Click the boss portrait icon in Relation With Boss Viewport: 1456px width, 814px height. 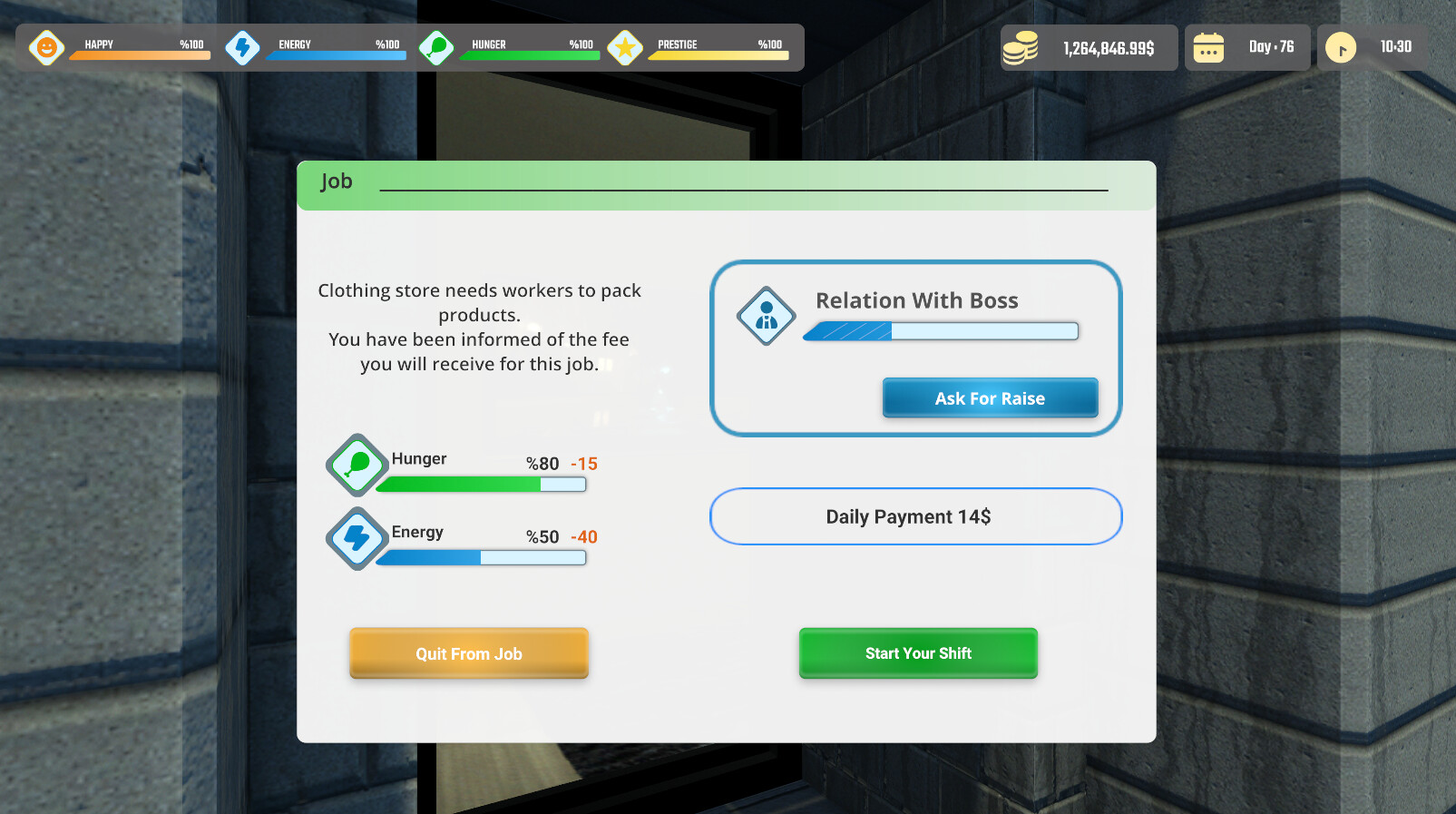click(x=766, y=317)
